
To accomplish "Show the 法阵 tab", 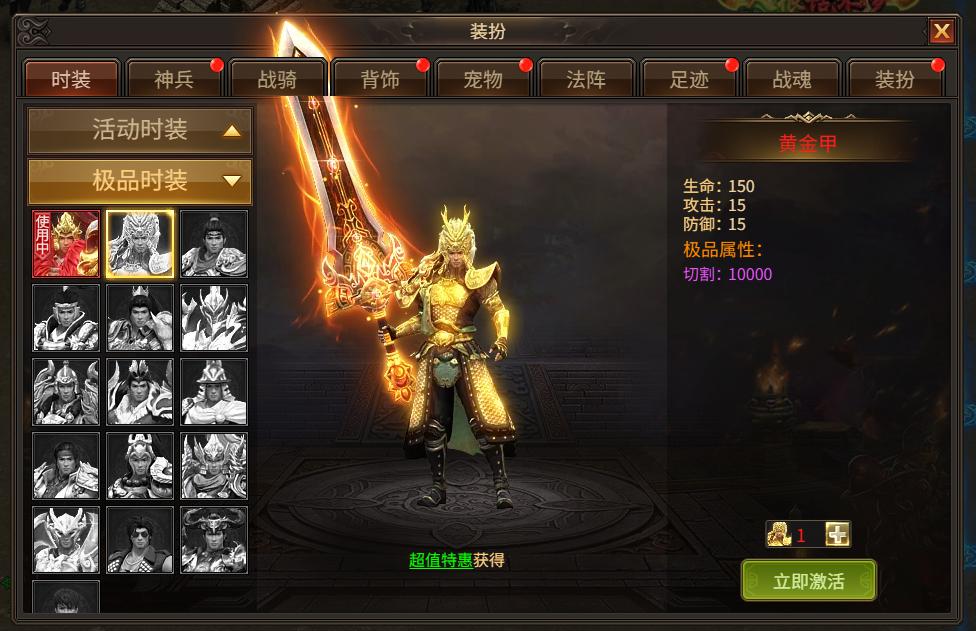I will point(586,79).
